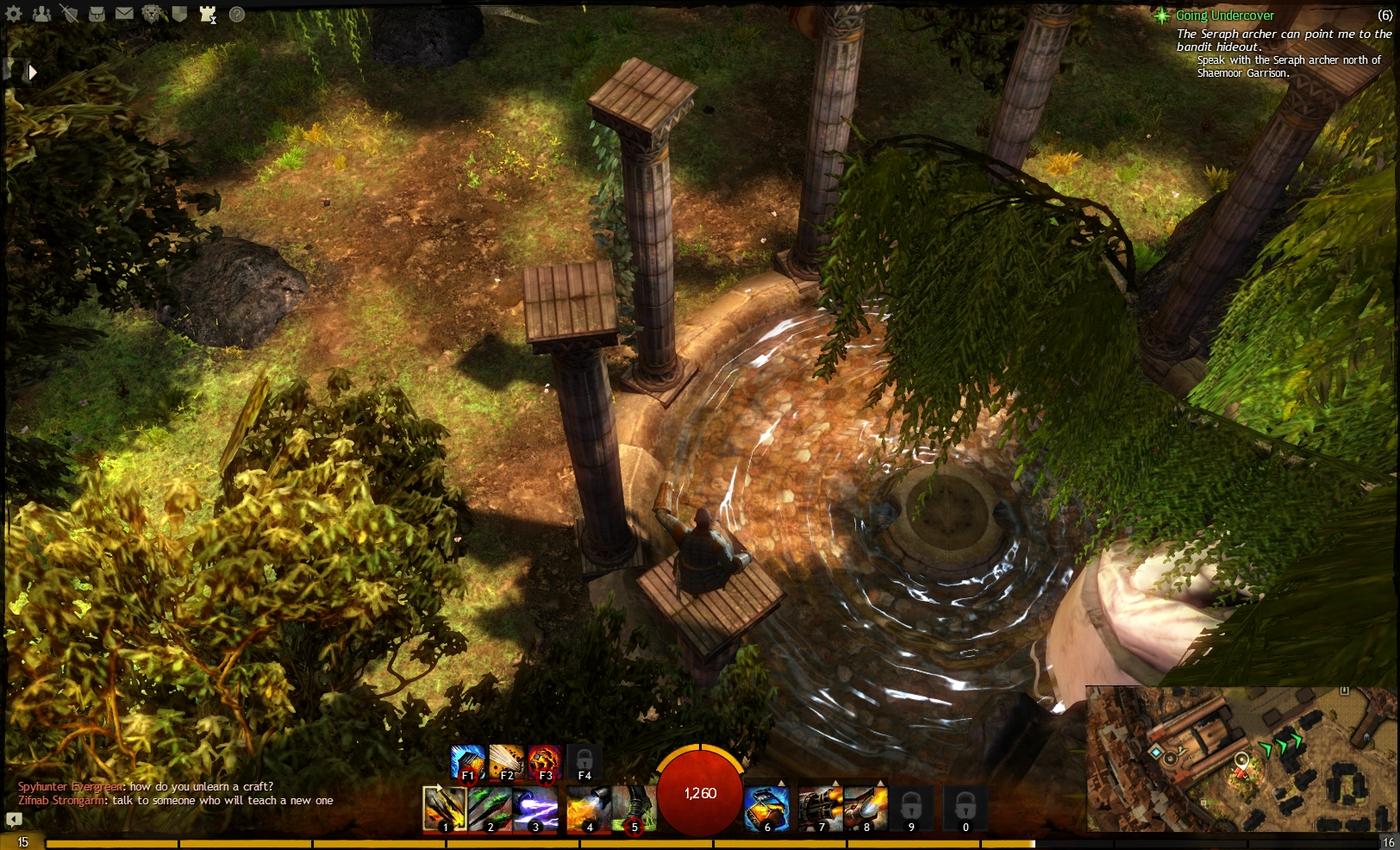Open the contacts and LFG panel
Image resolution: width=1400 pixels, height=850 pixels.
coord(41,15)
